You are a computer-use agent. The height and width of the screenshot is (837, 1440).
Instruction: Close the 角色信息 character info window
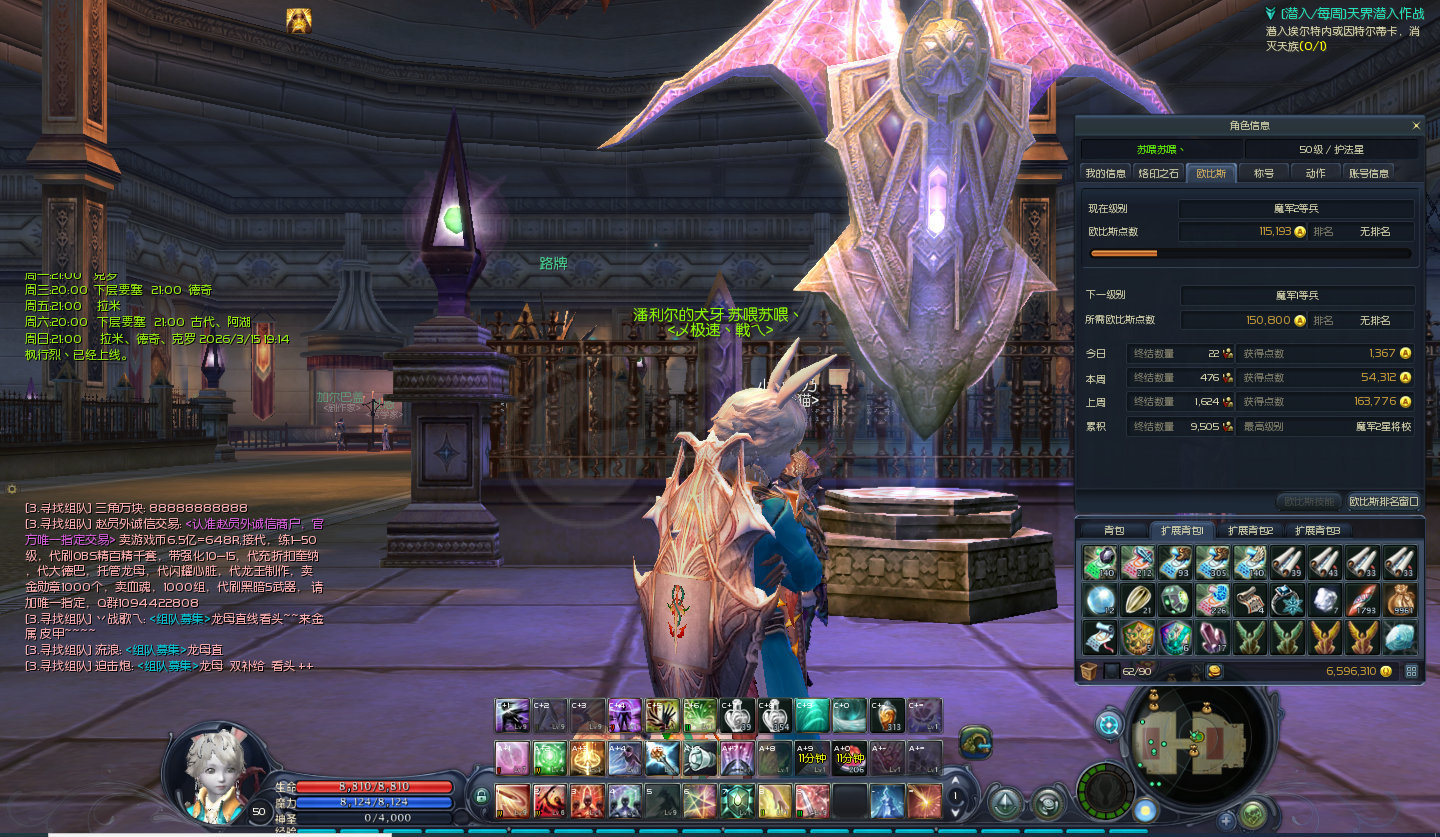pos(1415,126)
